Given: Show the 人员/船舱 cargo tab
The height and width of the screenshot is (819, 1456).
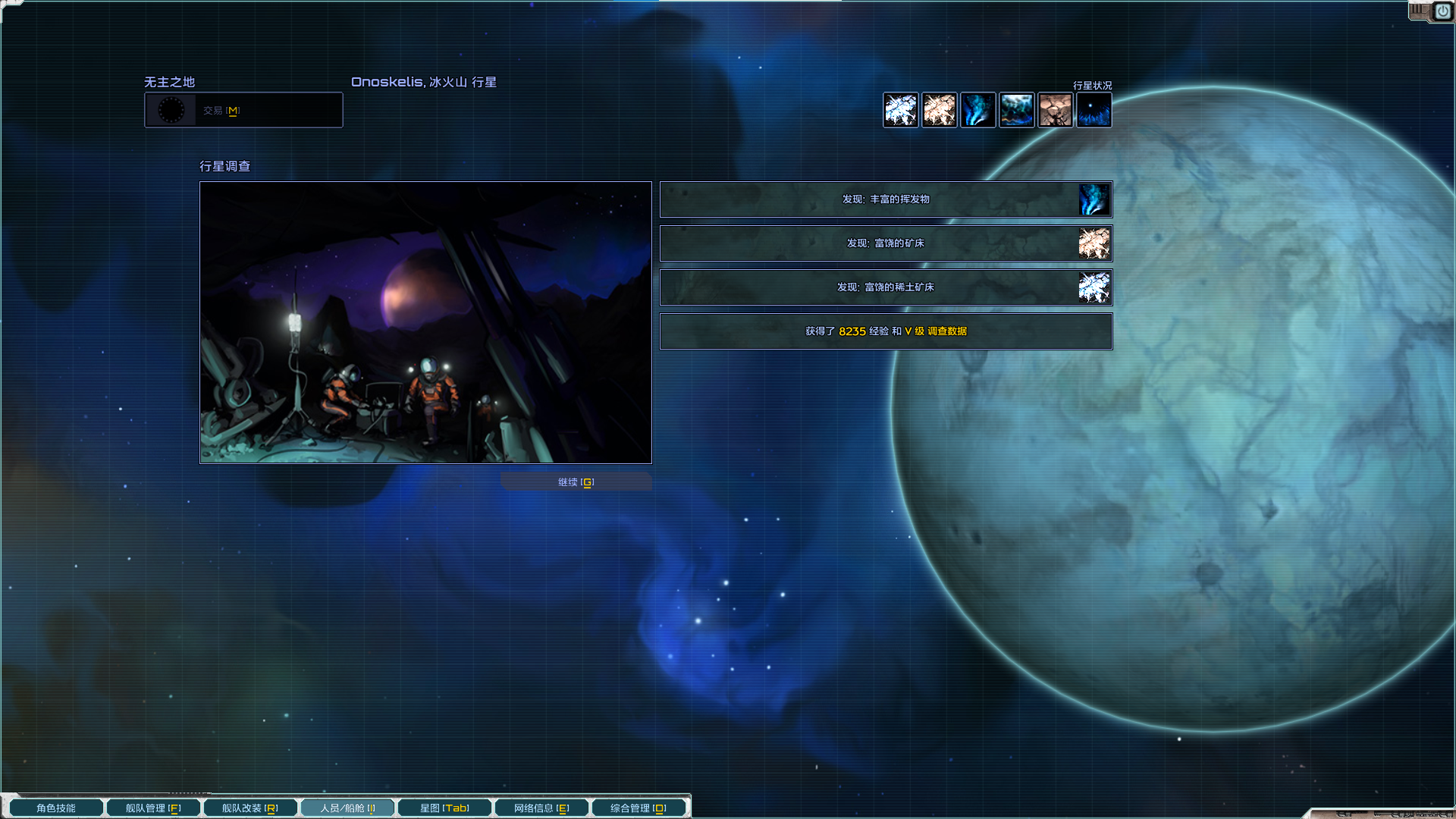Looking at the screenshot, I should (347, 808).
